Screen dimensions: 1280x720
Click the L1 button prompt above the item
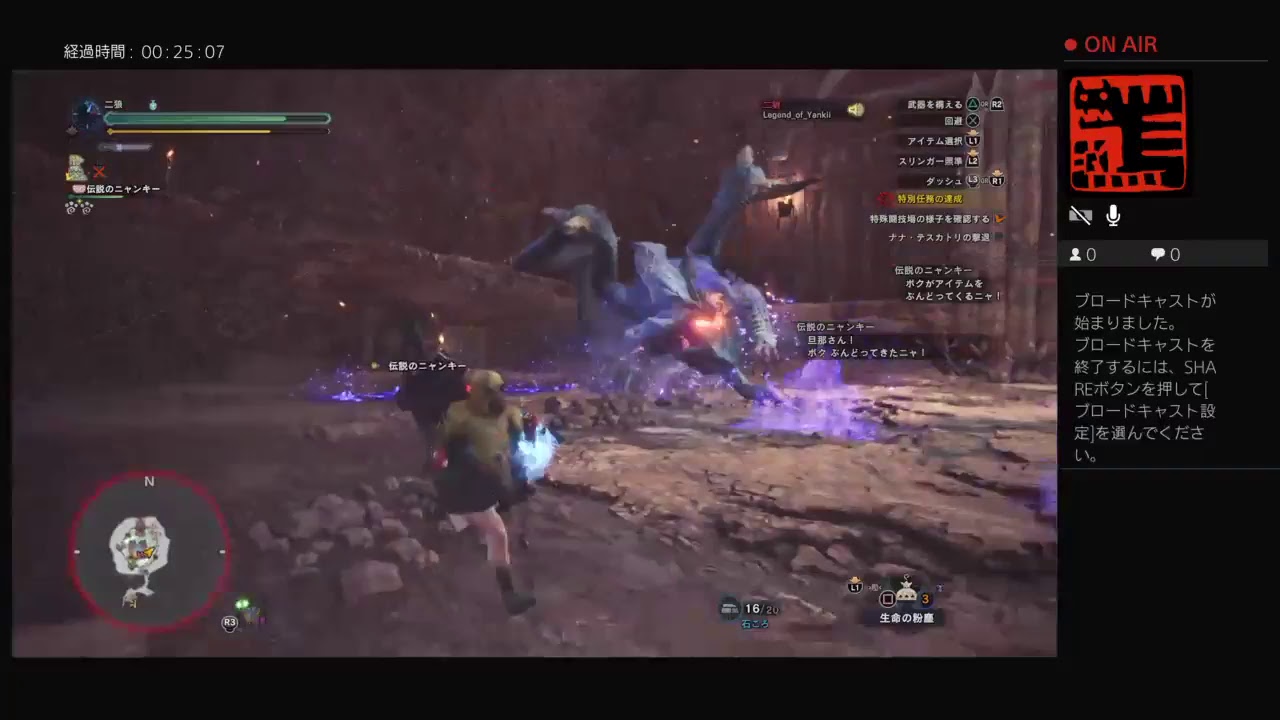coord(855,589)
